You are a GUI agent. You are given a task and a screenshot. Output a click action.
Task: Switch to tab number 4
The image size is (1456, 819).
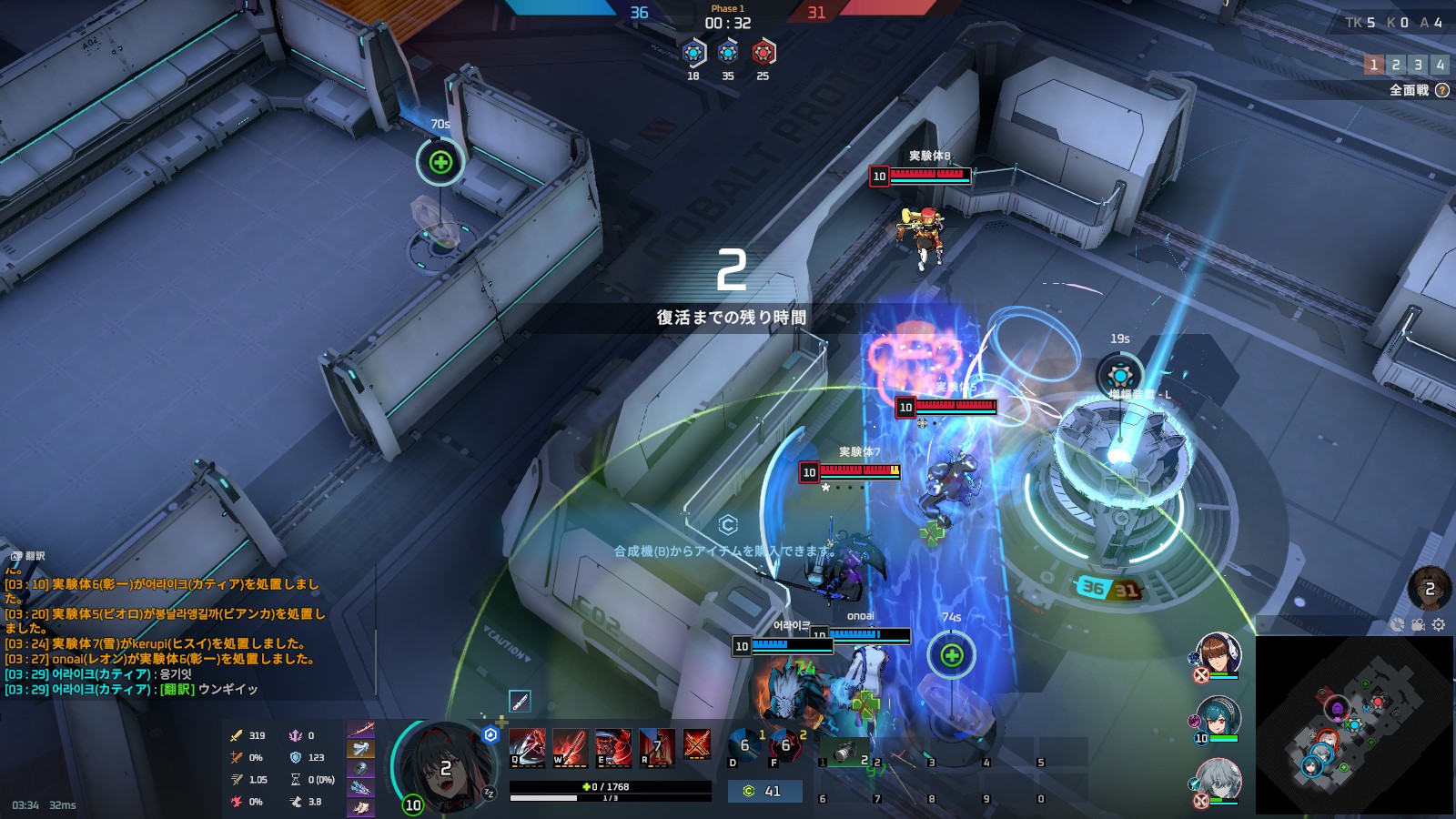point(1440,65)
